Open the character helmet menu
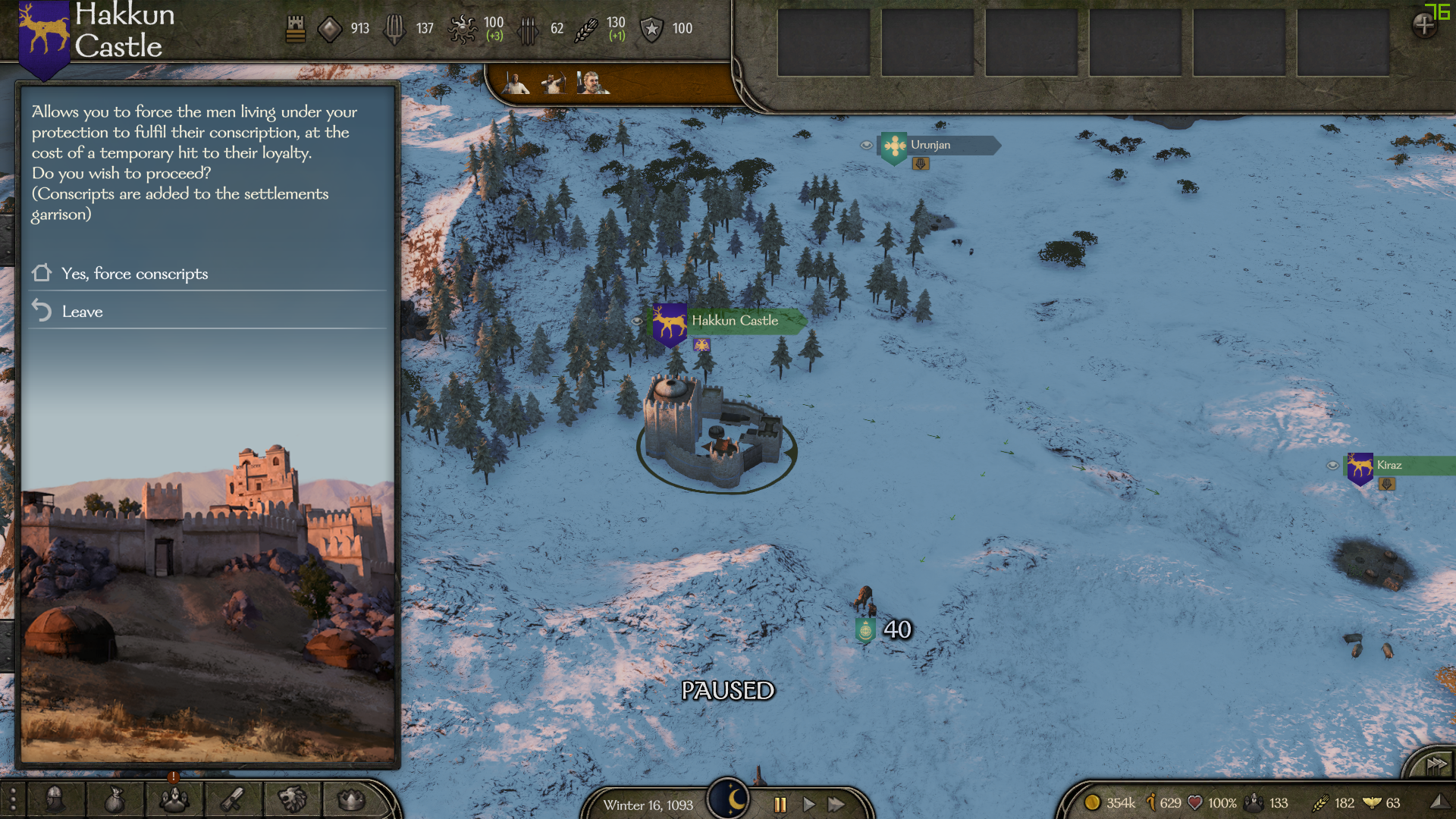Screen dimensions: 1456x819 click(x=55, y=799)
